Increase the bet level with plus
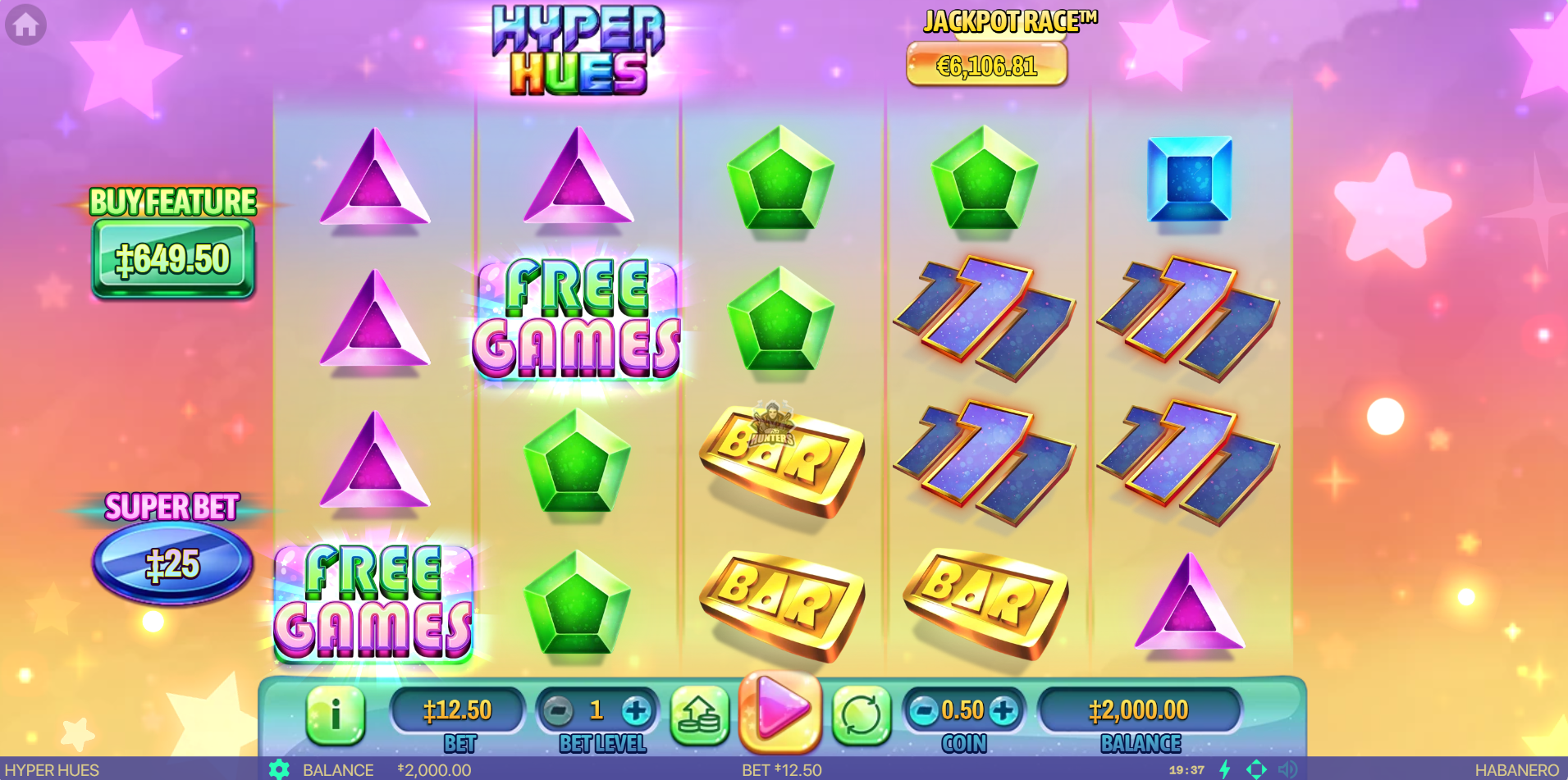 (636, 710)
